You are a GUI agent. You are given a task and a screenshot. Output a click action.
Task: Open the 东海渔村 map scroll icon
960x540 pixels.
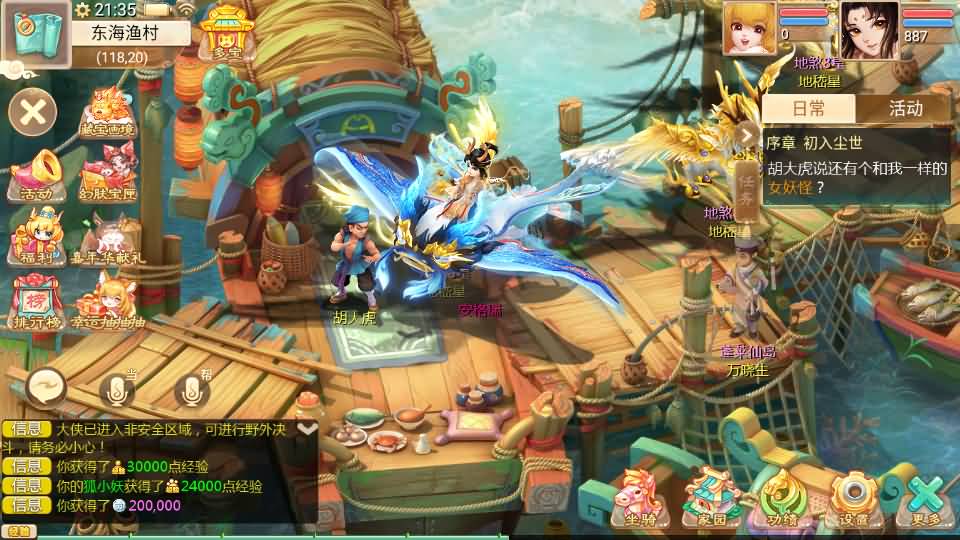(36, 33)
